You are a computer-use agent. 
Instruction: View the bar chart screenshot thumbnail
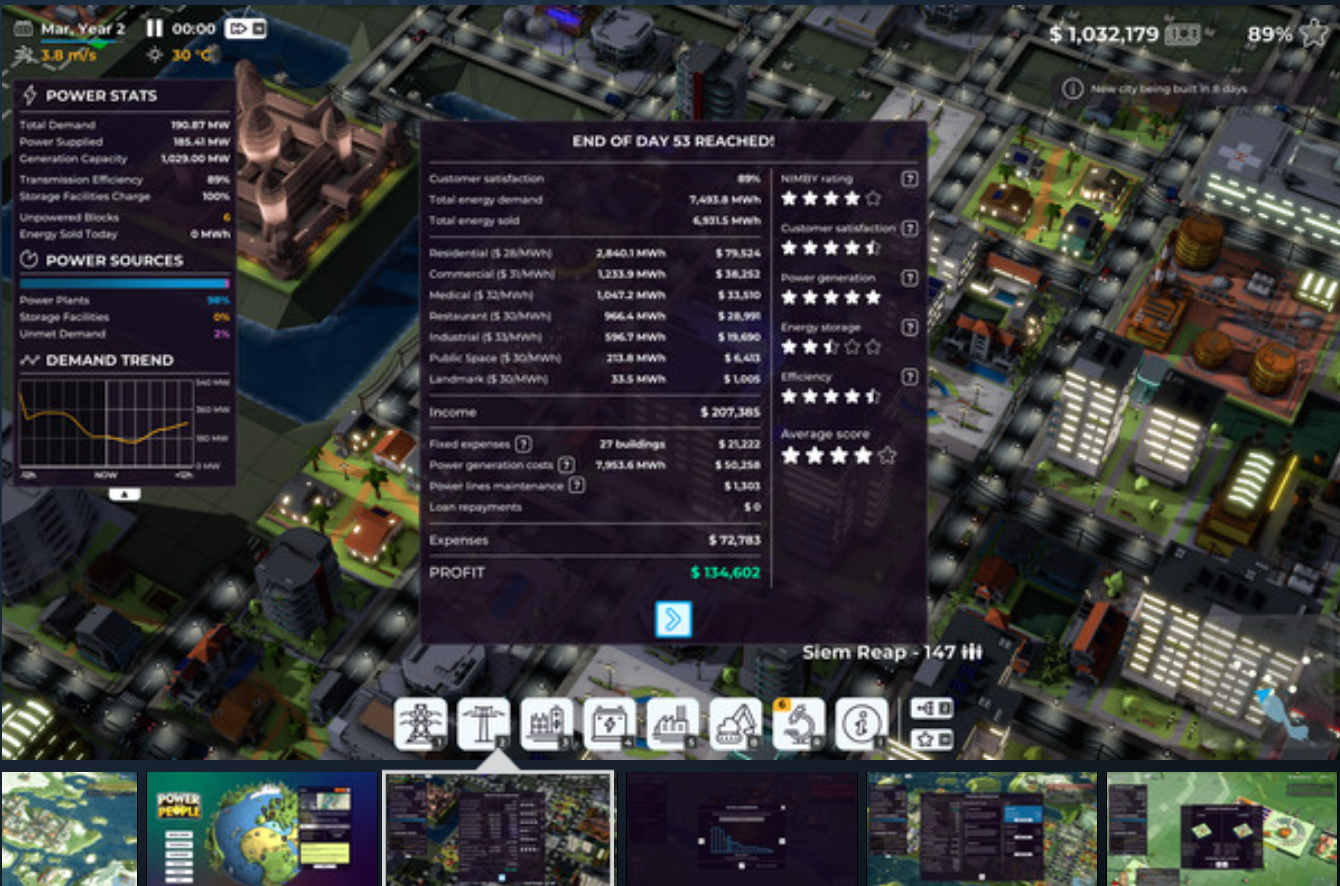coord(742,827)
